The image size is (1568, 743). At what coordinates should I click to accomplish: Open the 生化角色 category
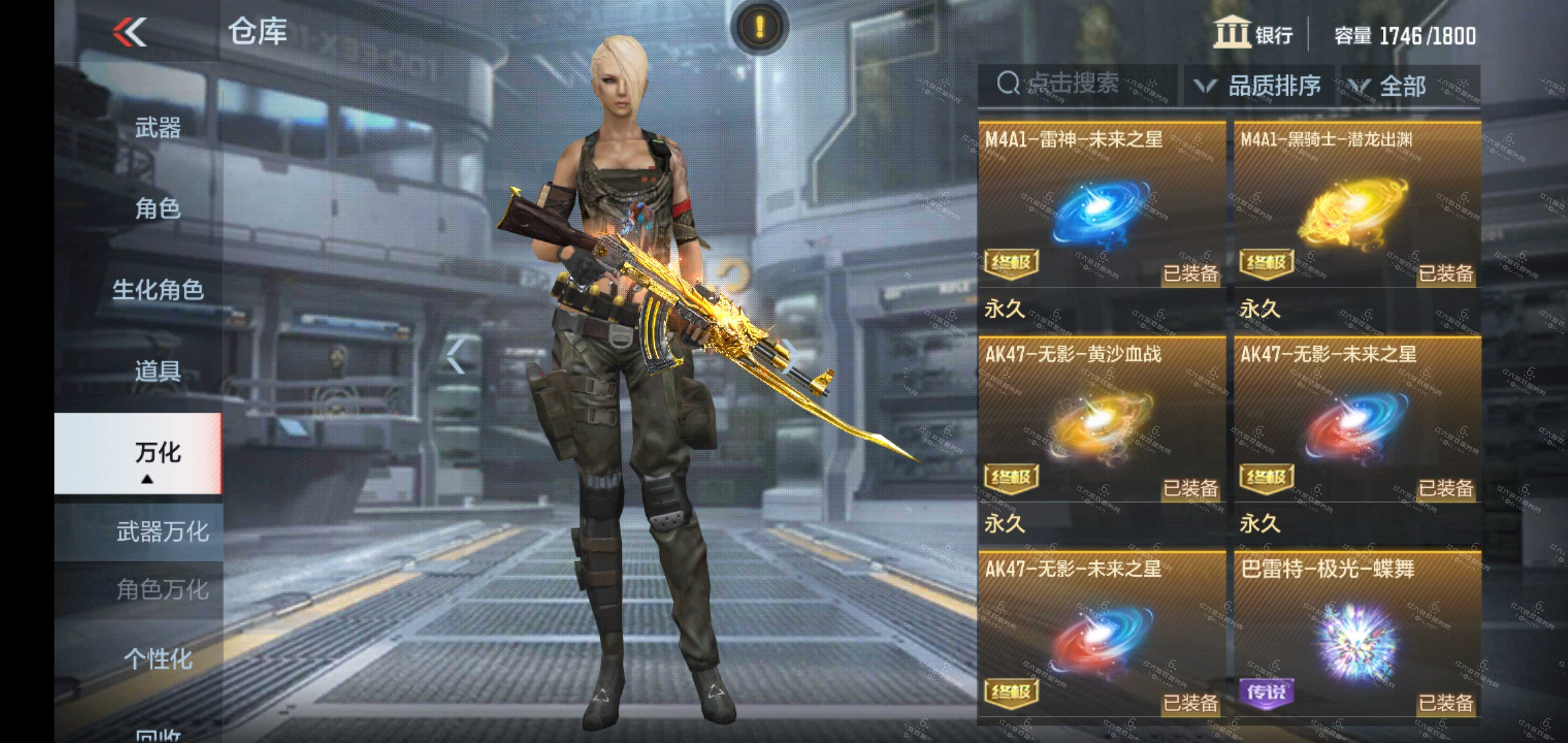coord(157,290)
